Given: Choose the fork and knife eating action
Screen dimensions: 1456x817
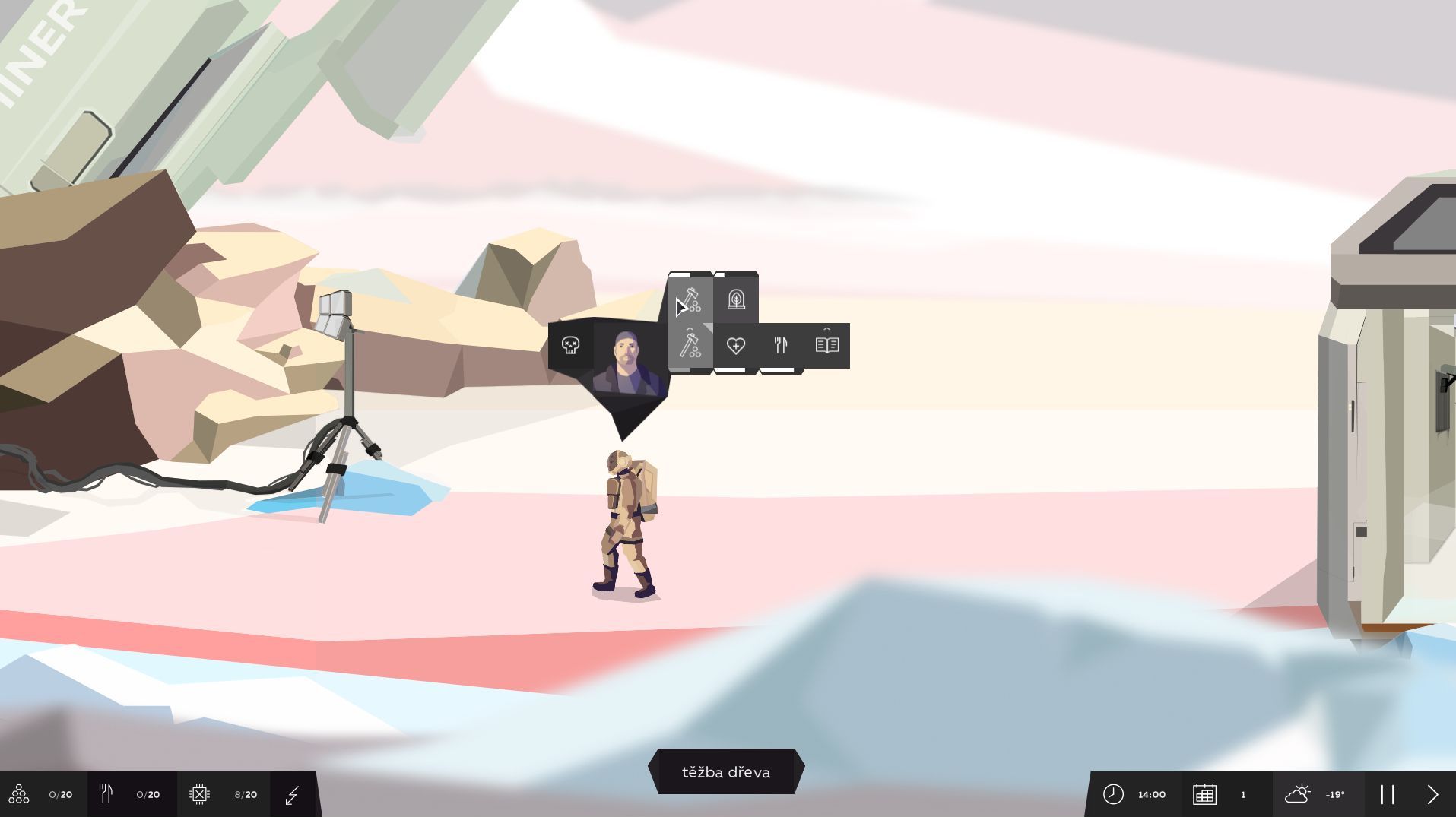Looking at the screenshot, I should [781, 346].
